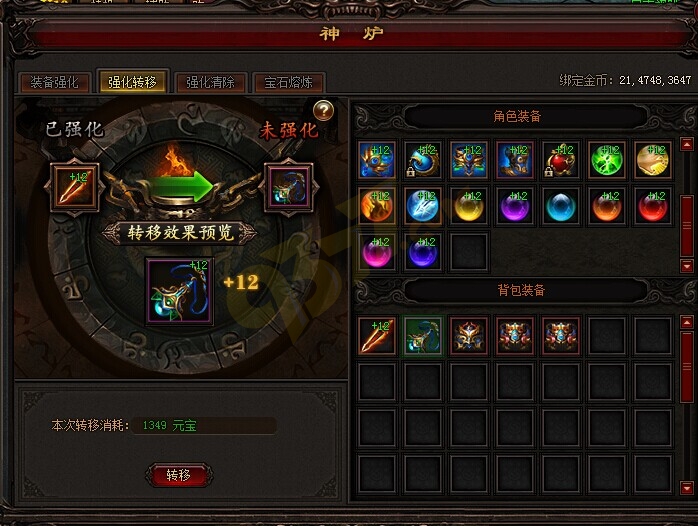The height and width of the screenshot is (526, 698).
Task: Click the character equipment scroll-down arrow
Action: click(x=686, y=266)
